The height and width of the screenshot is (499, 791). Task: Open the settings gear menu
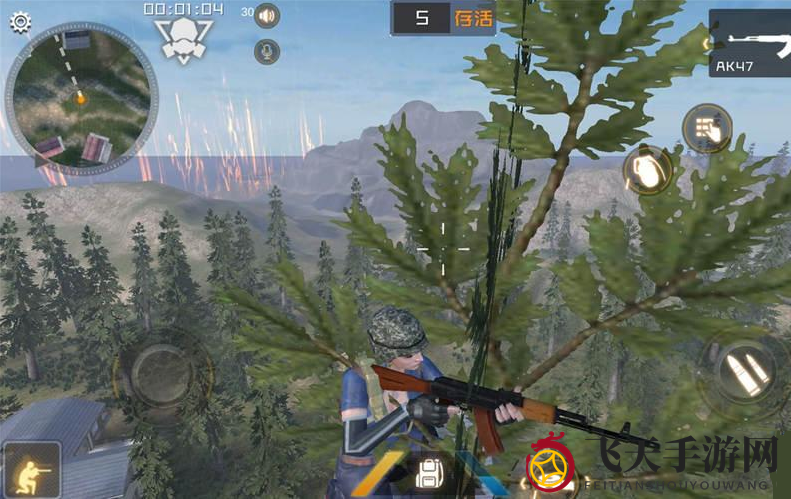pyautogui.click(x=20, y=22)
